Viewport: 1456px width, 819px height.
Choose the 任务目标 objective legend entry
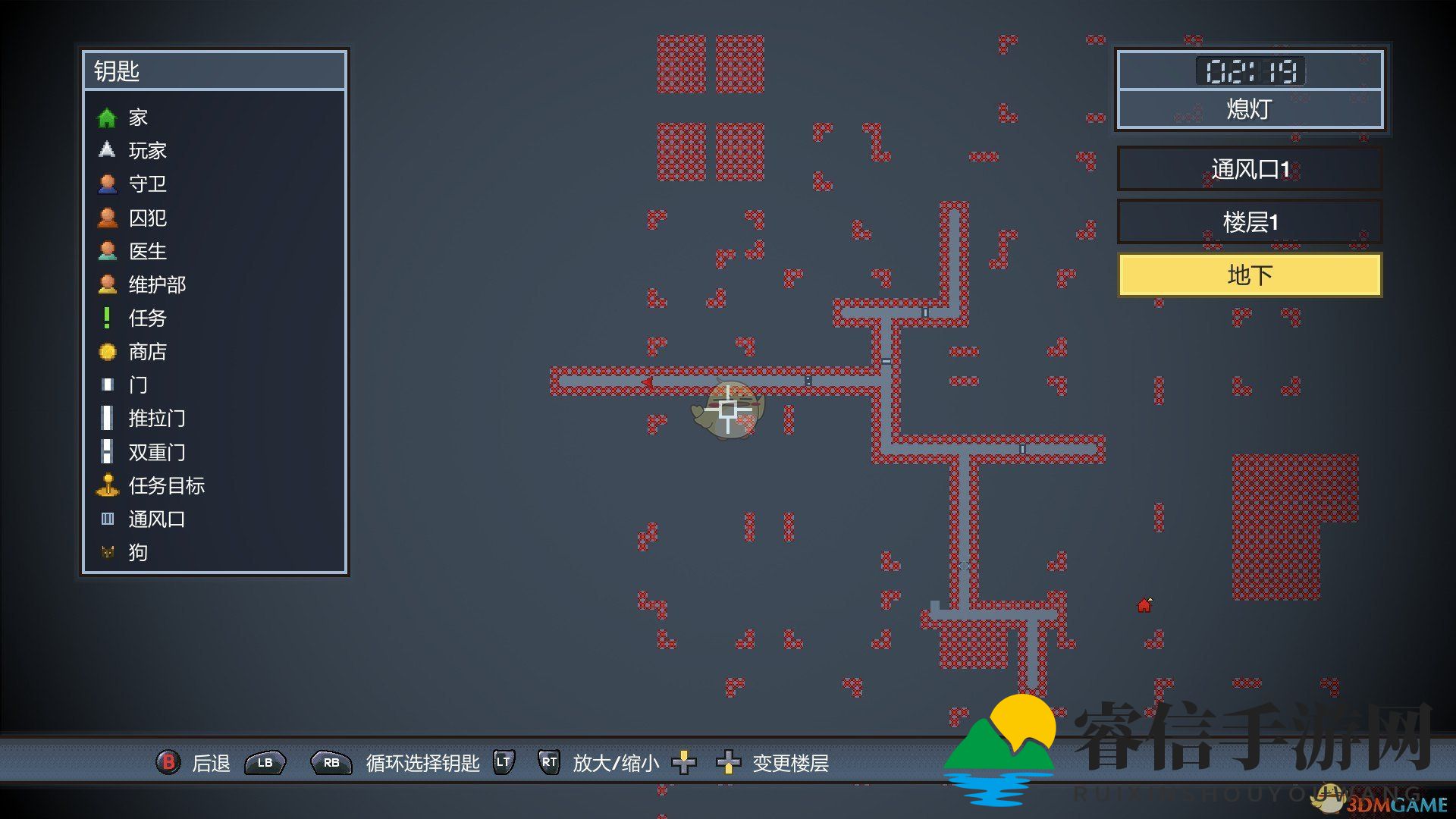(166, 486)
